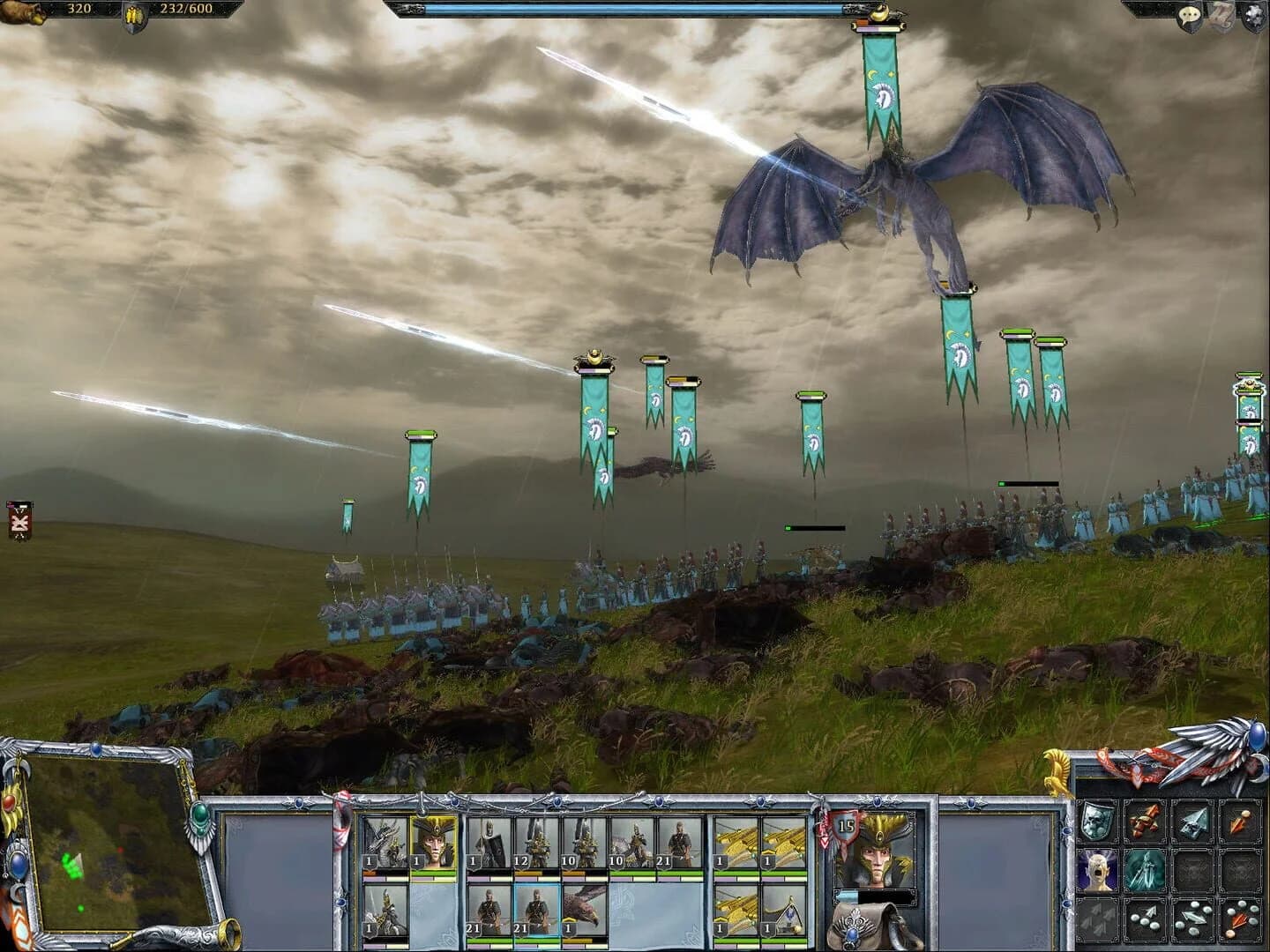Open the chat speech bubble icon
Viewport: 1270px width, 952px height.
[1191, 13]
